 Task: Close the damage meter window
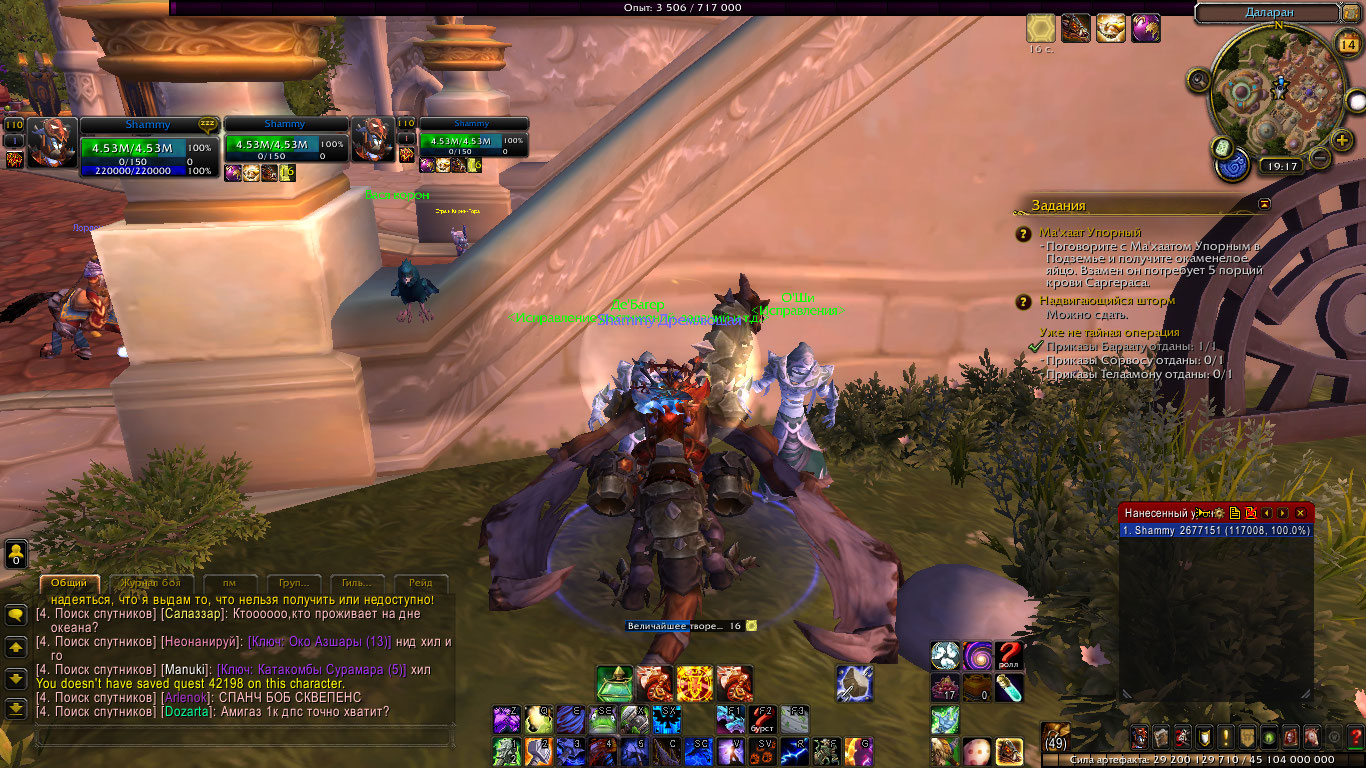[1300, 513]
